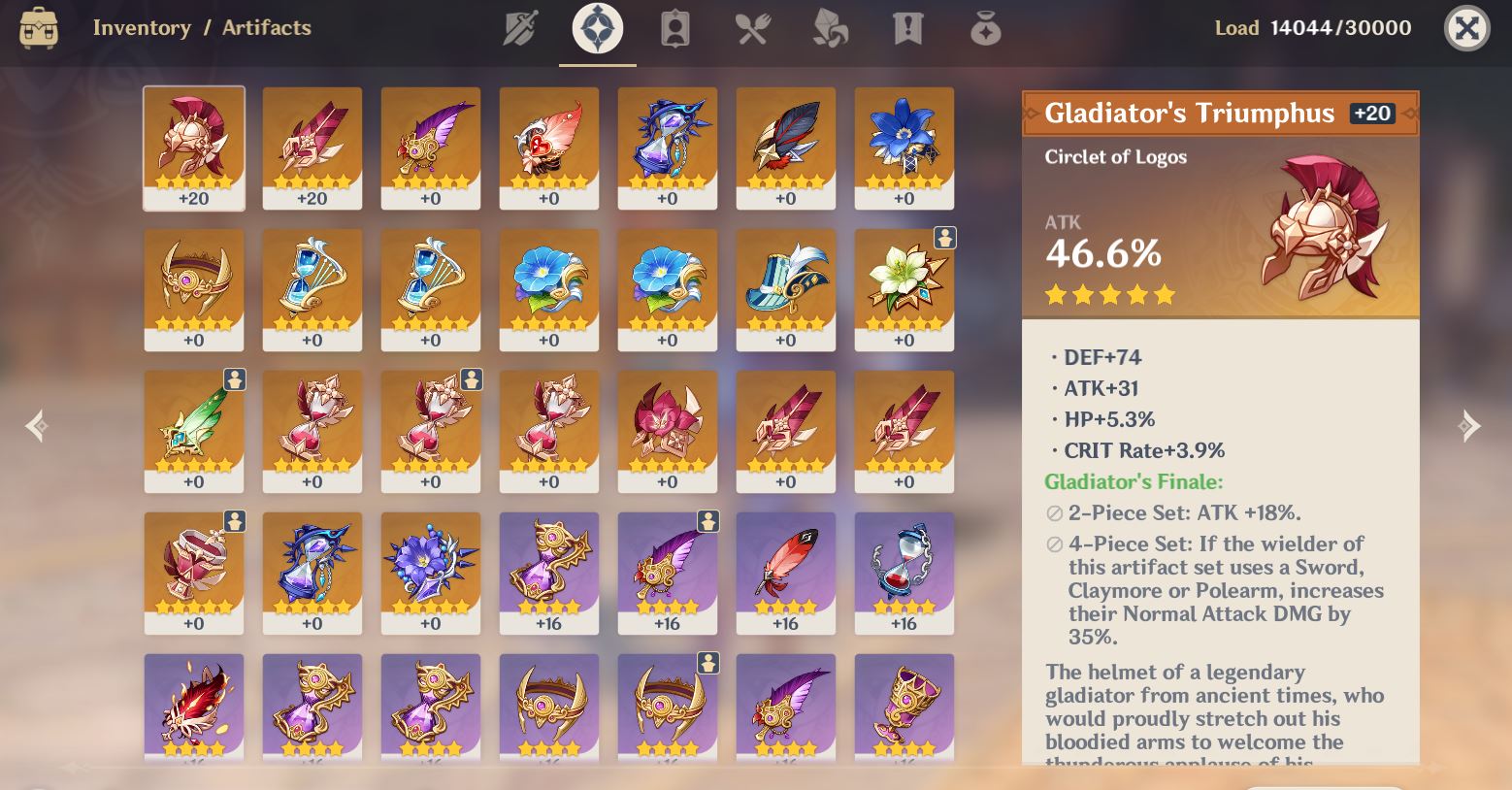
Task: Go to the next page with the right arrow
Action: click(1472, 425)
